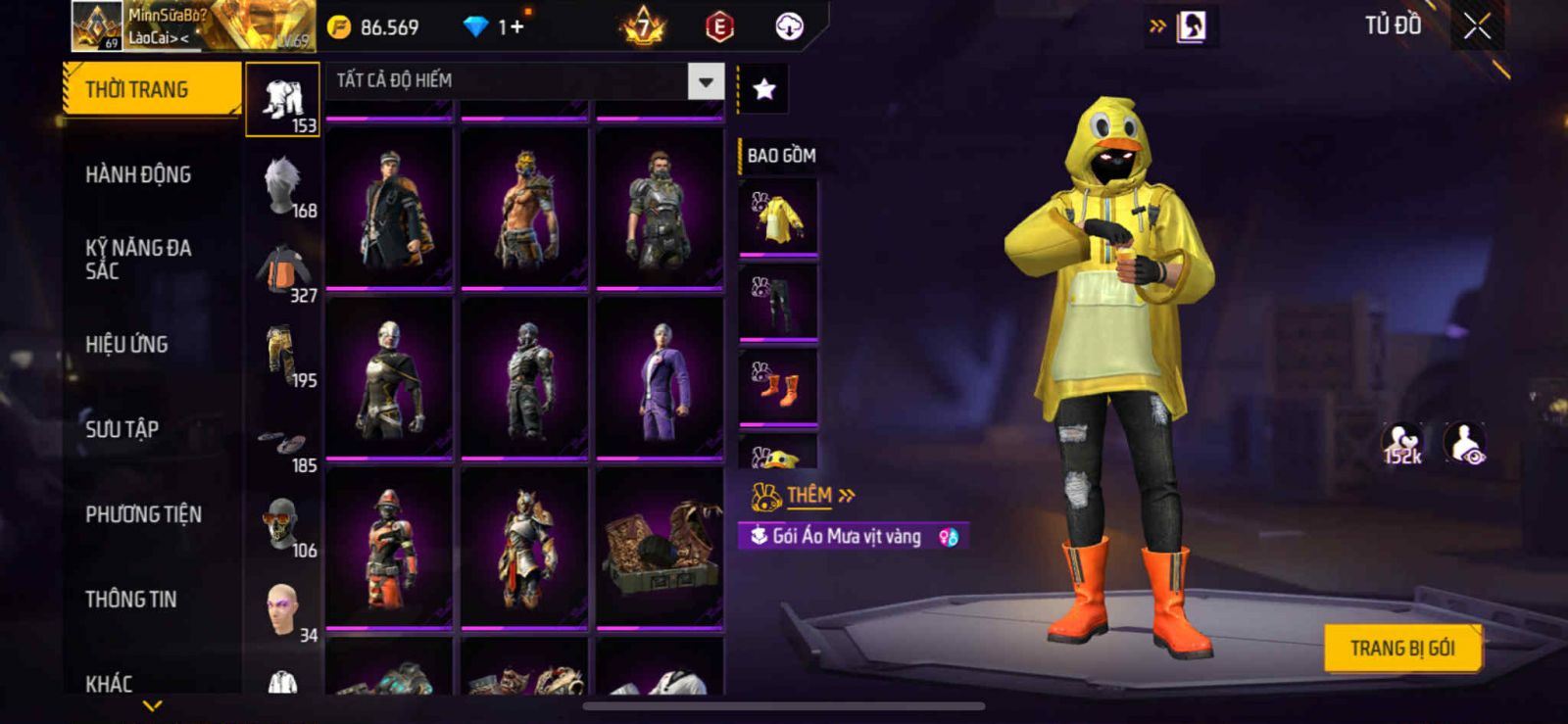The image size is (1568, 724).
Task: Open the SƯU TẬP tab
Action: pyautogui.click(x=122, y=429)
